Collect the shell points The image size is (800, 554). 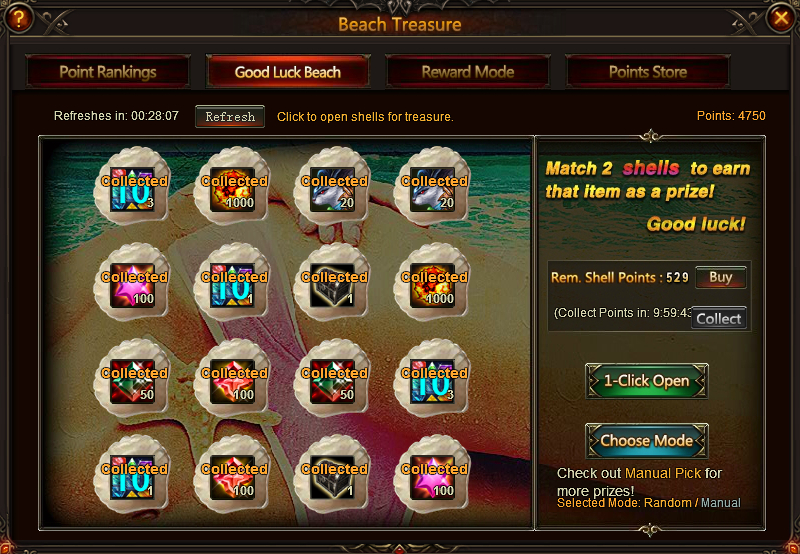pos(718,319)
